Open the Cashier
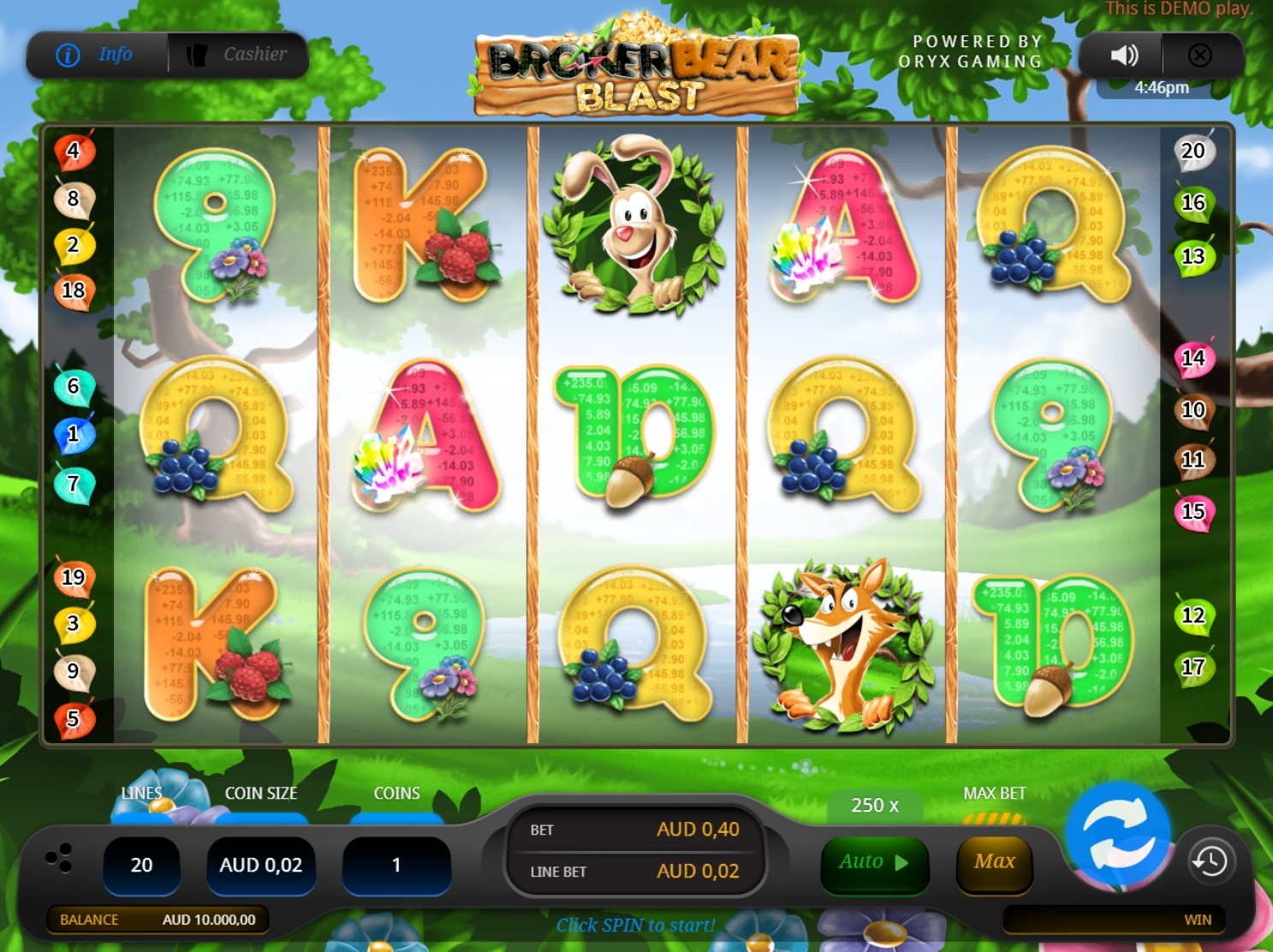The height and width of the screenshot is (952, 1273). coord(238,55)
